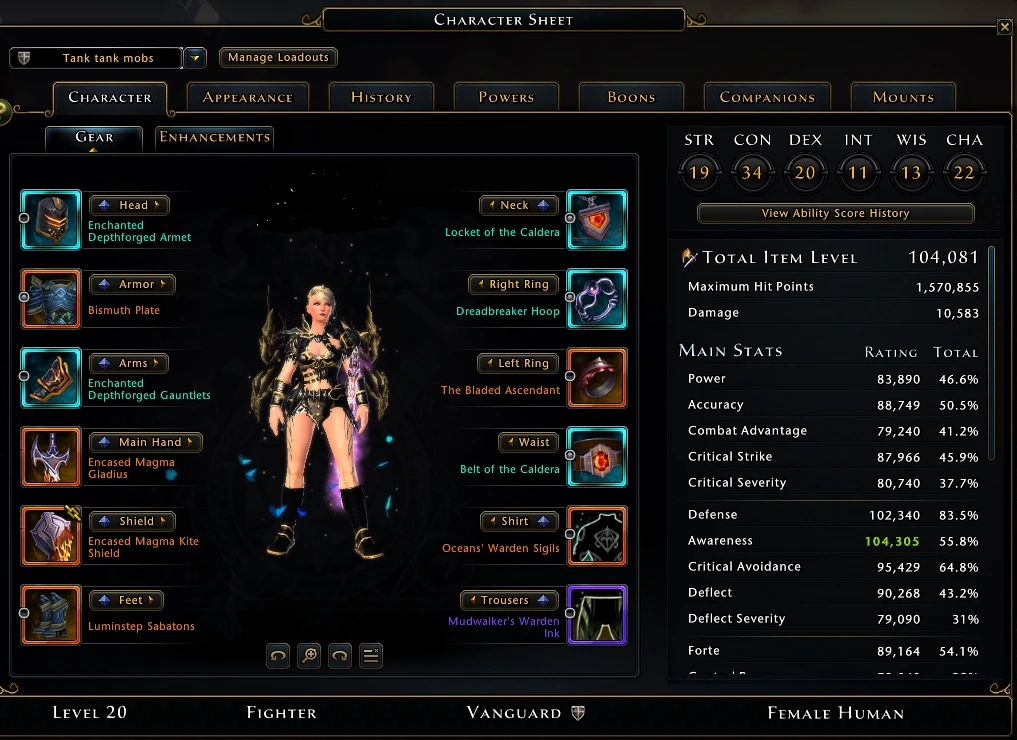Open the History tab
Image resolution: width=1017 pixels, height=740 pixels.
click(381, 97)
